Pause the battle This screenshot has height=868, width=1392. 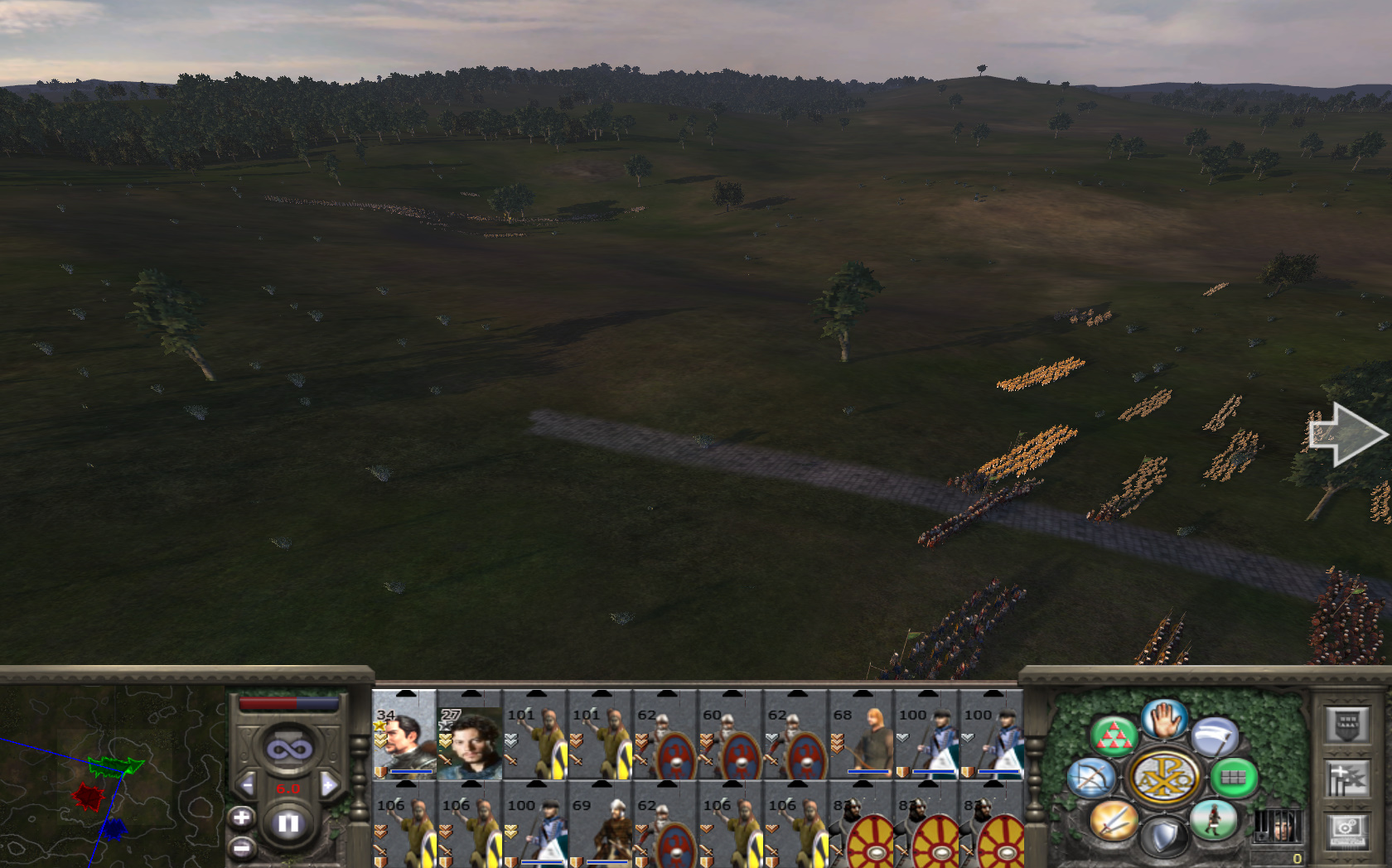point(288,823)
